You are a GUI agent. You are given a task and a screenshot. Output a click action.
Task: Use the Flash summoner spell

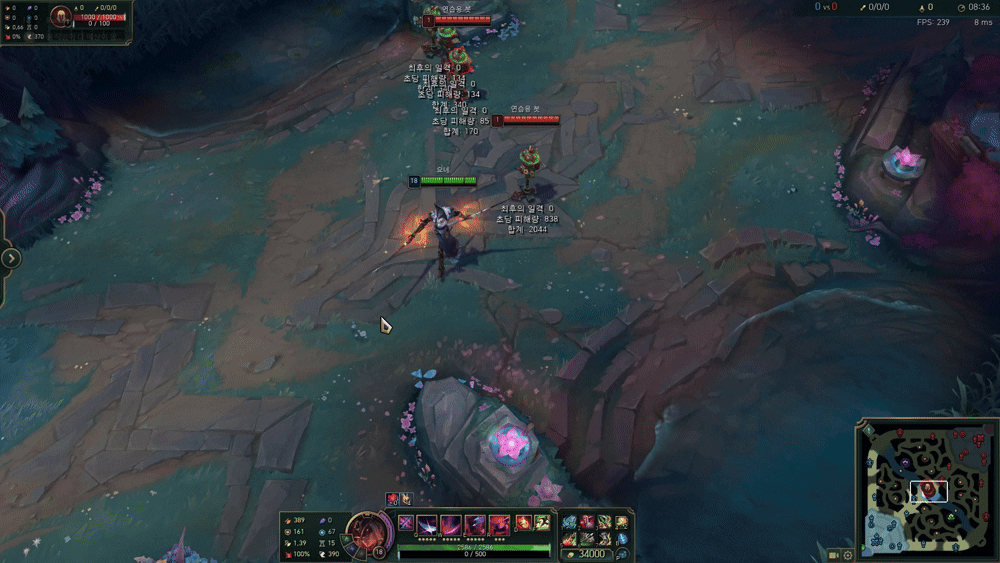541,522
